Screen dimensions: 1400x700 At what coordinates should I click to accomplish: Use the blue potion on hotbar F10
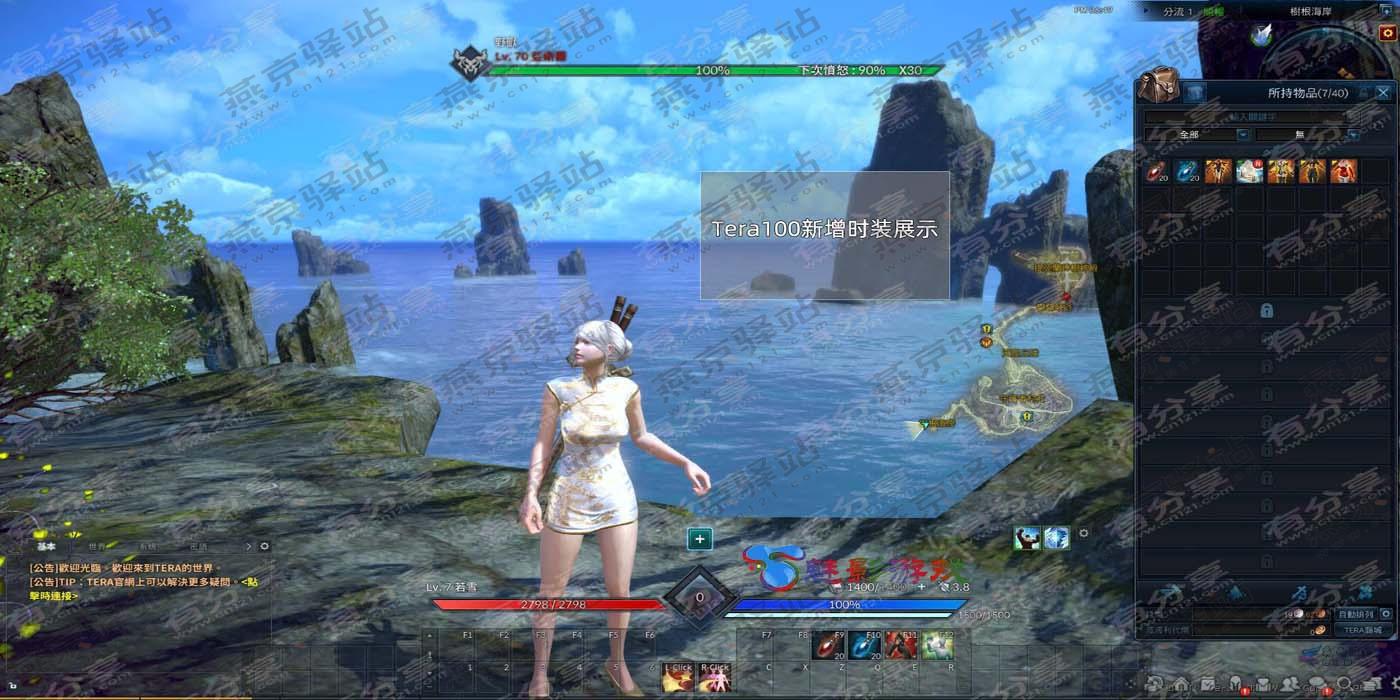point(866,646)
